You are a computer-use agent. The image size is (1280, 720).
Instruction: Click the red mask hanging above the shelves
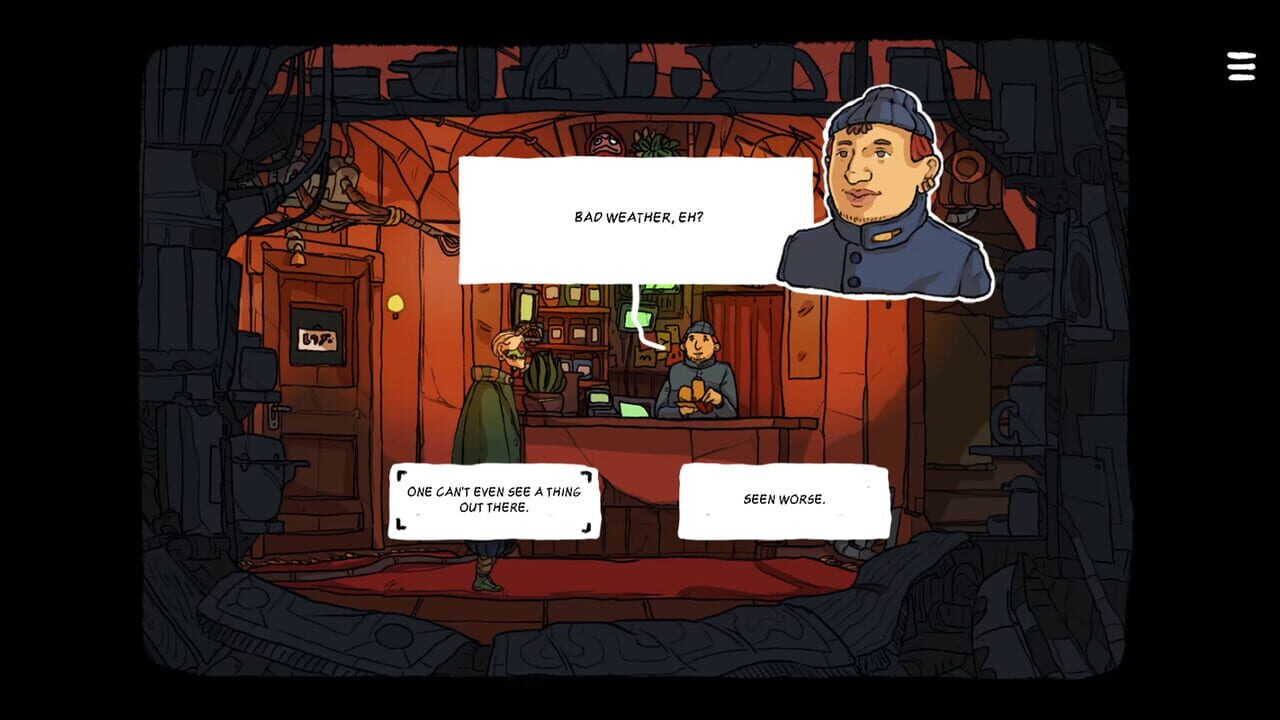coord(605,141)
